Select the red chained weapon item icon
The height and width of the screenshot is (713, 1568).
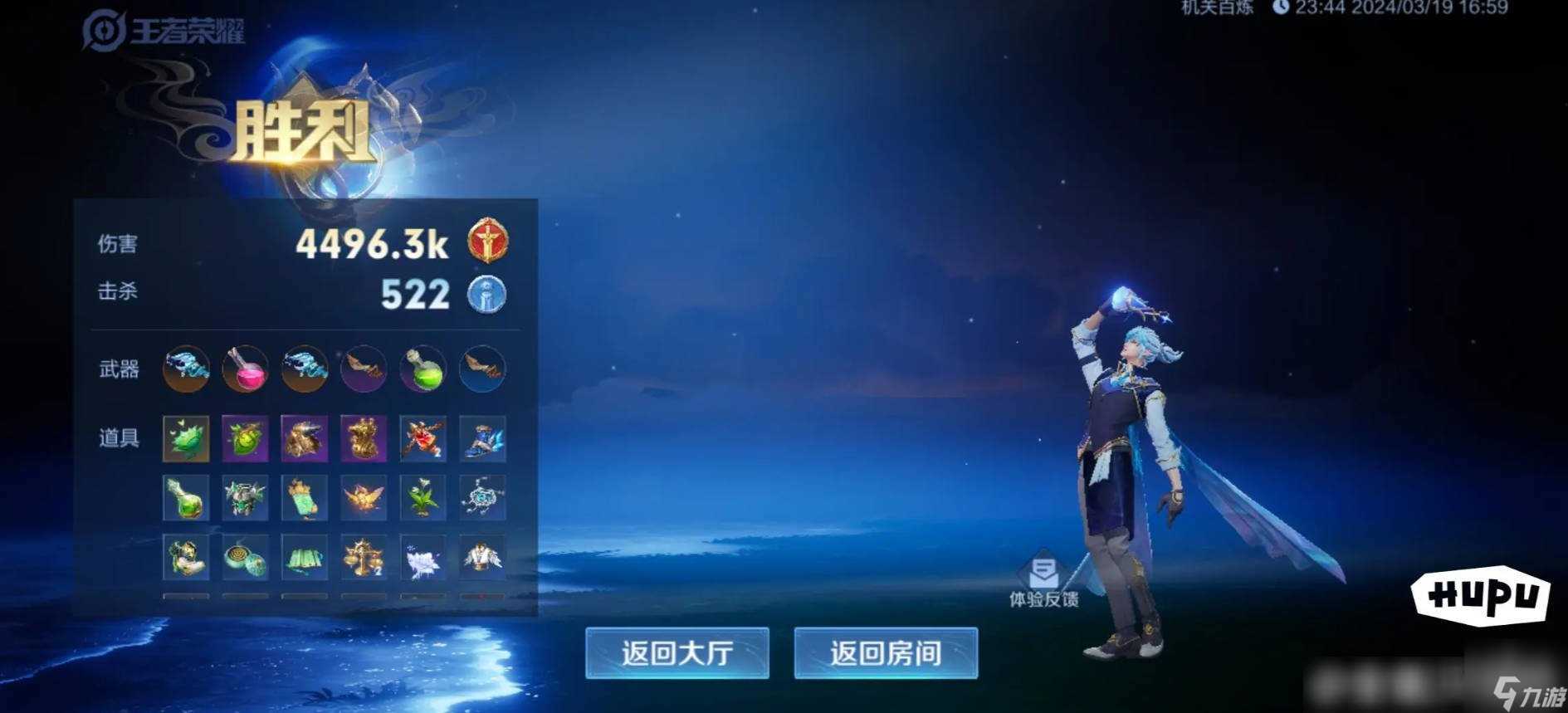(421, 439)
